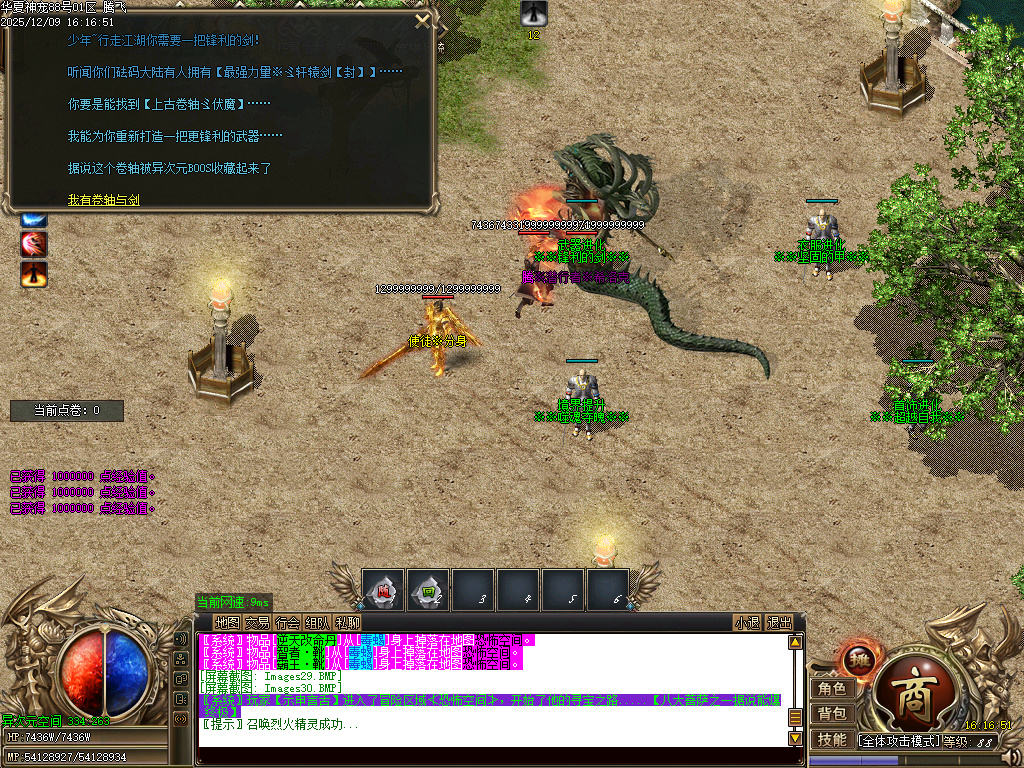Viewport: 1024px width, 768px height.
Task: Switch to the 私聊 private chat tab
Action: 347,622
